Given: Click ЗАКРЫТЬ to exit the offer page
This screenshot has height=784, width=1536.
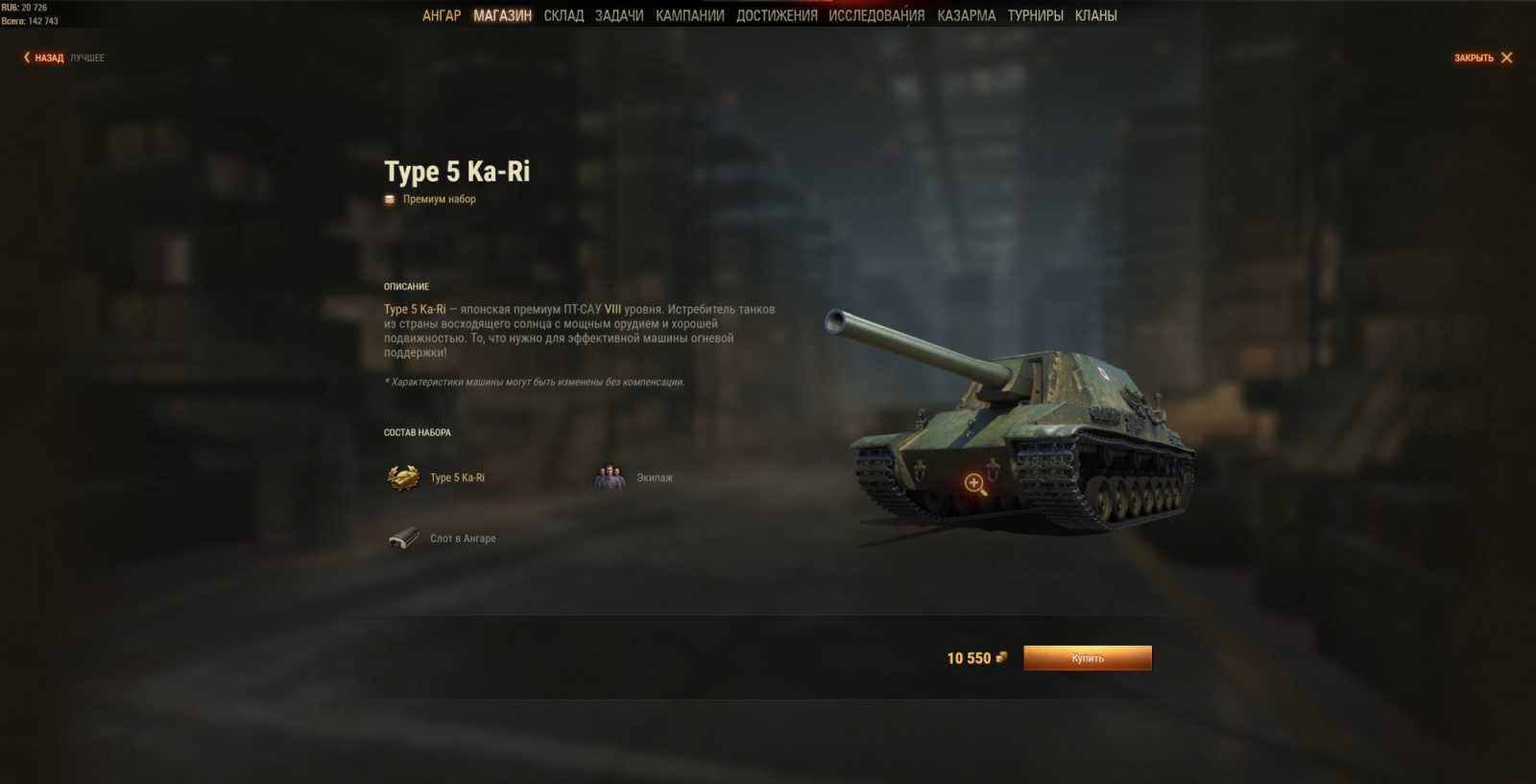Looking at the screenshot, I should tap(1475, 58).
